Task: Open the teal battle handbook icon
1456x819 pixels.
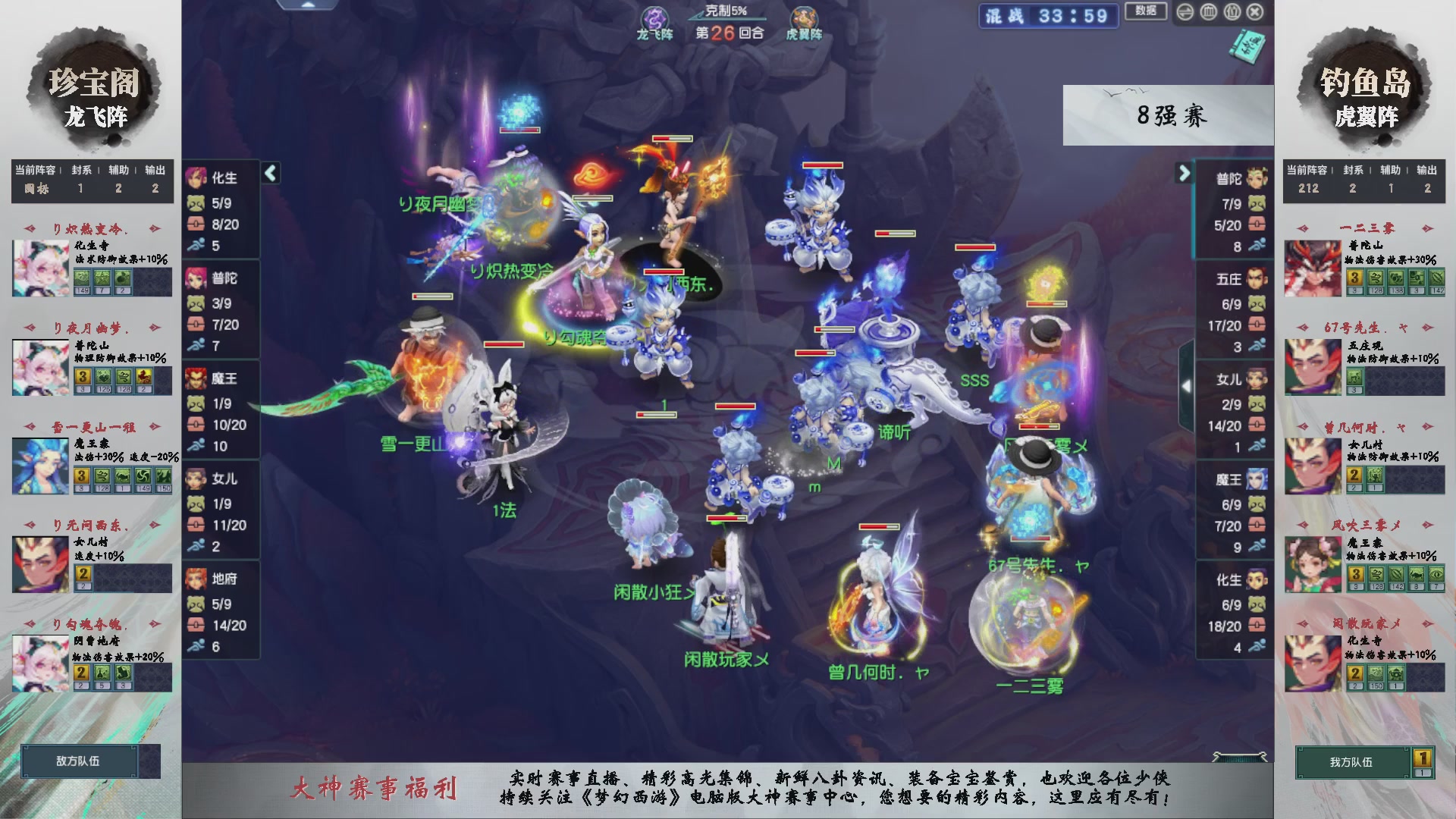Action: [1247, 47]
